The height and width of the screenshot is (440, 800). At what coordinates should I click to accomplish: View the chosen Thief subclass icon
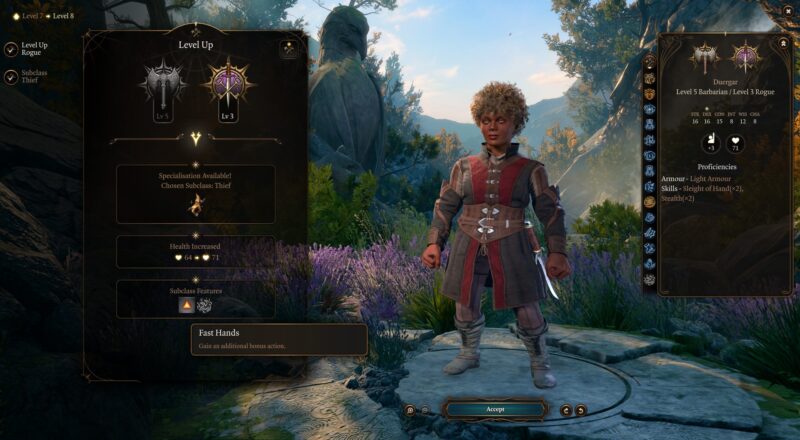pyautogui.click(x=195, y=206)
